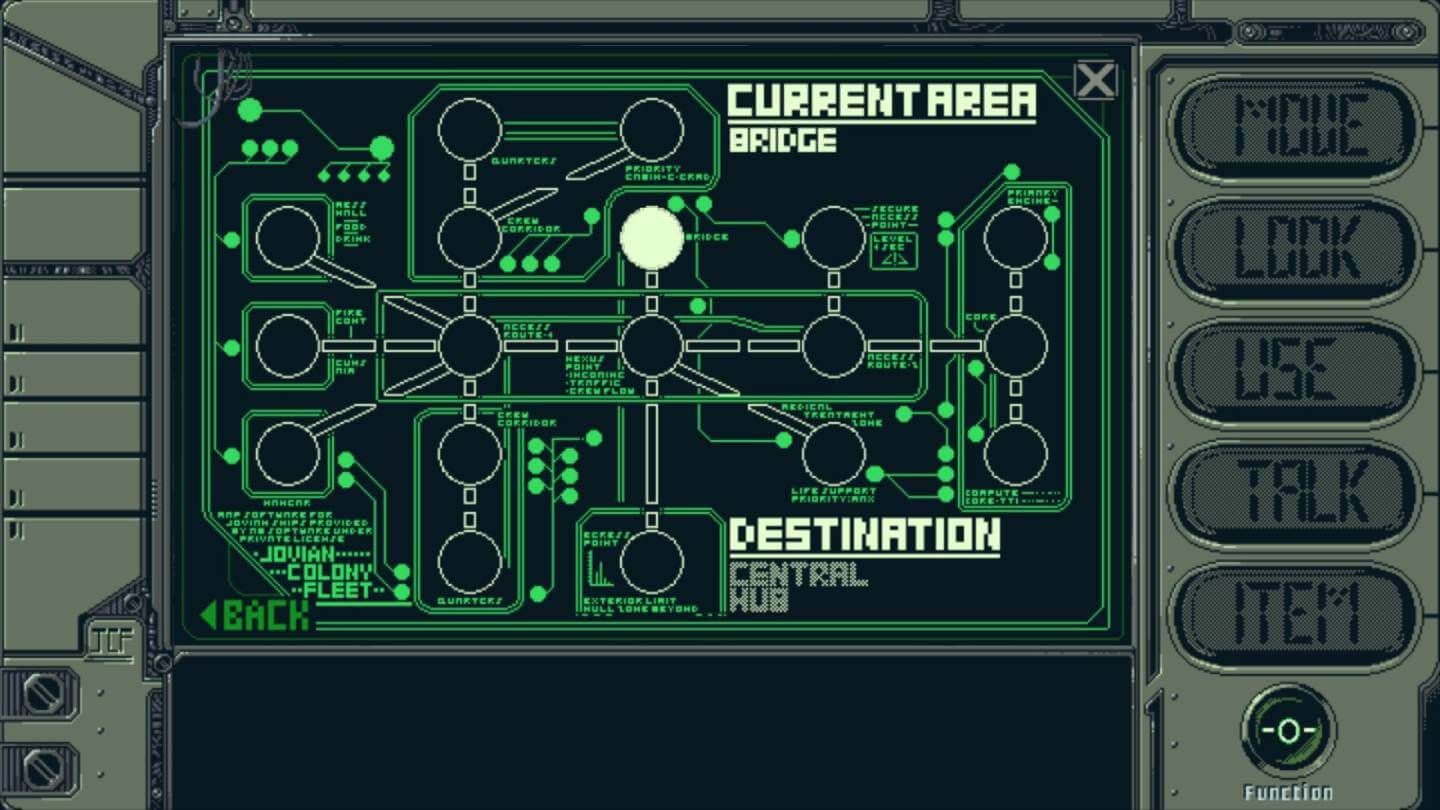Select the MOVE command button
The height and width of the screenshot is (810, 1440).
[1297, 127]
